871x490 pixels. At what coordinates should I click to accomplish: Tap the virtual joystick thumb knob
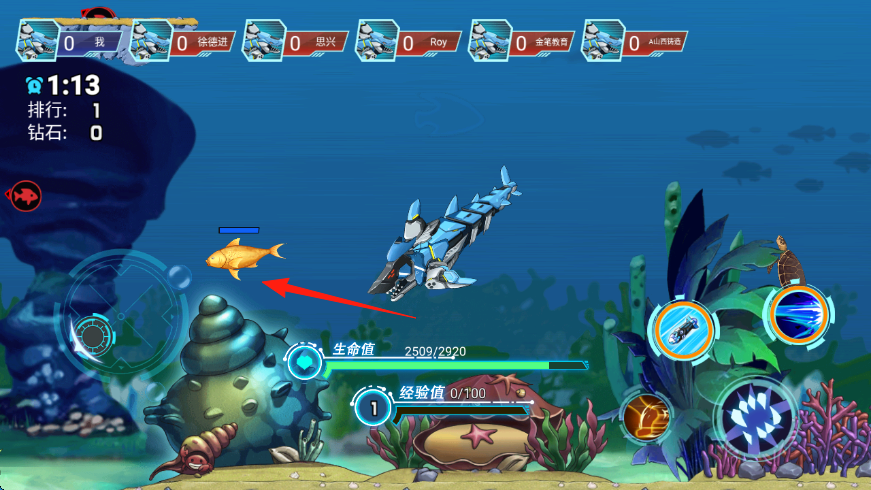(92, 335)
